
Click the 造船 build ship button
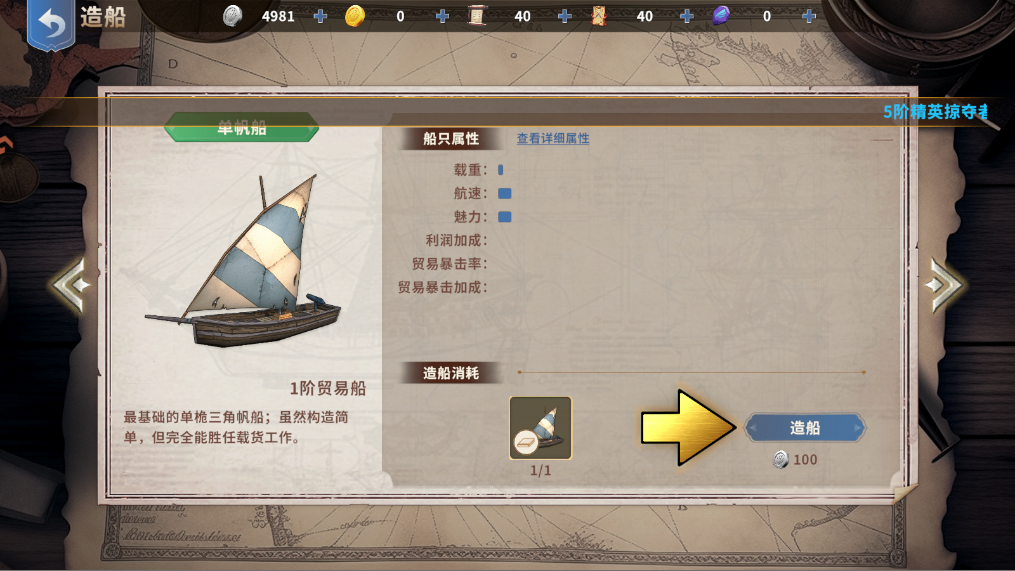pos(805,428)
